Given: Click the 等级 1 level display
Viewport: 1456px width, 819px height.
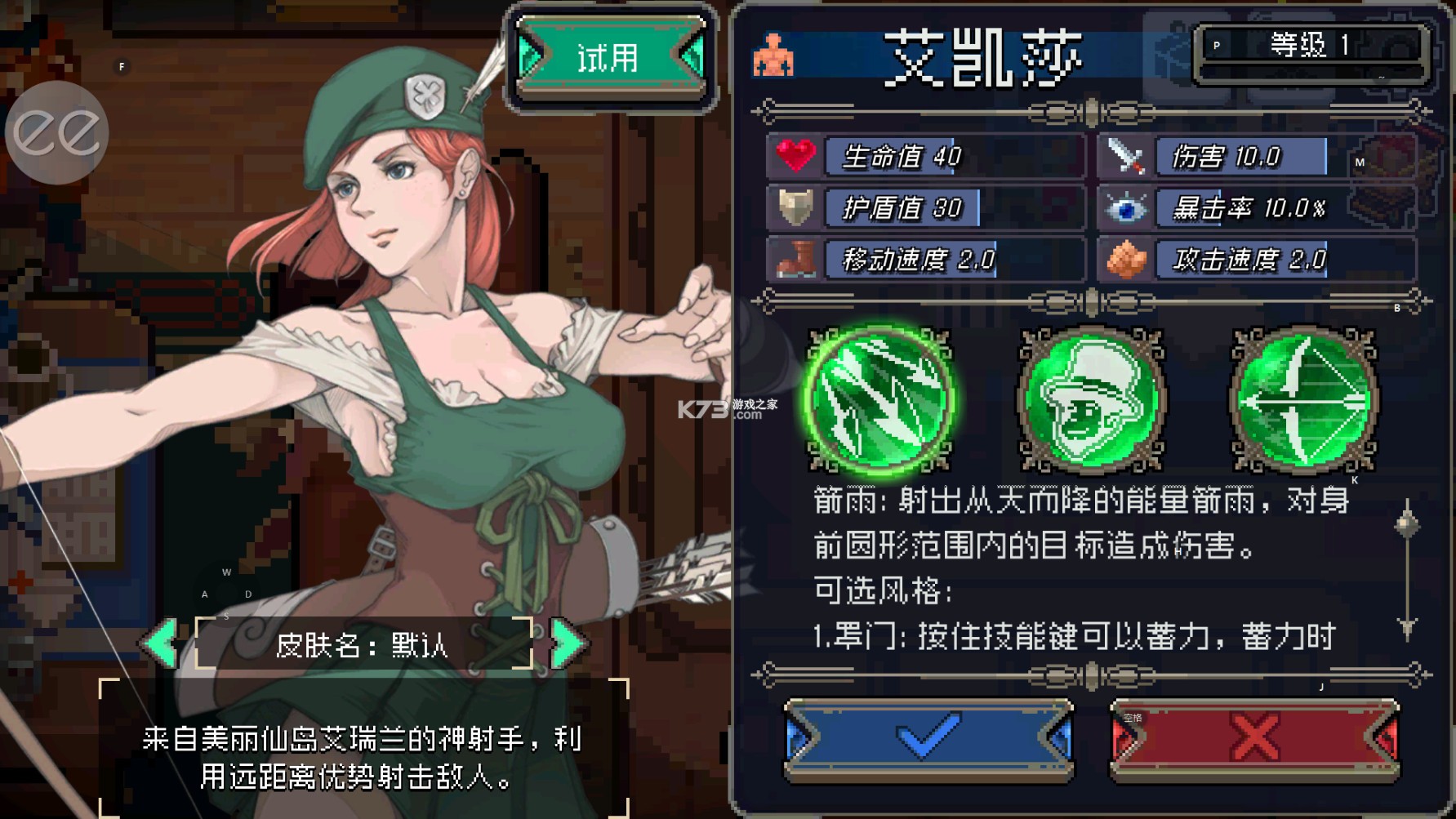Looking at the screenshot, I should tap(1310, 45).
